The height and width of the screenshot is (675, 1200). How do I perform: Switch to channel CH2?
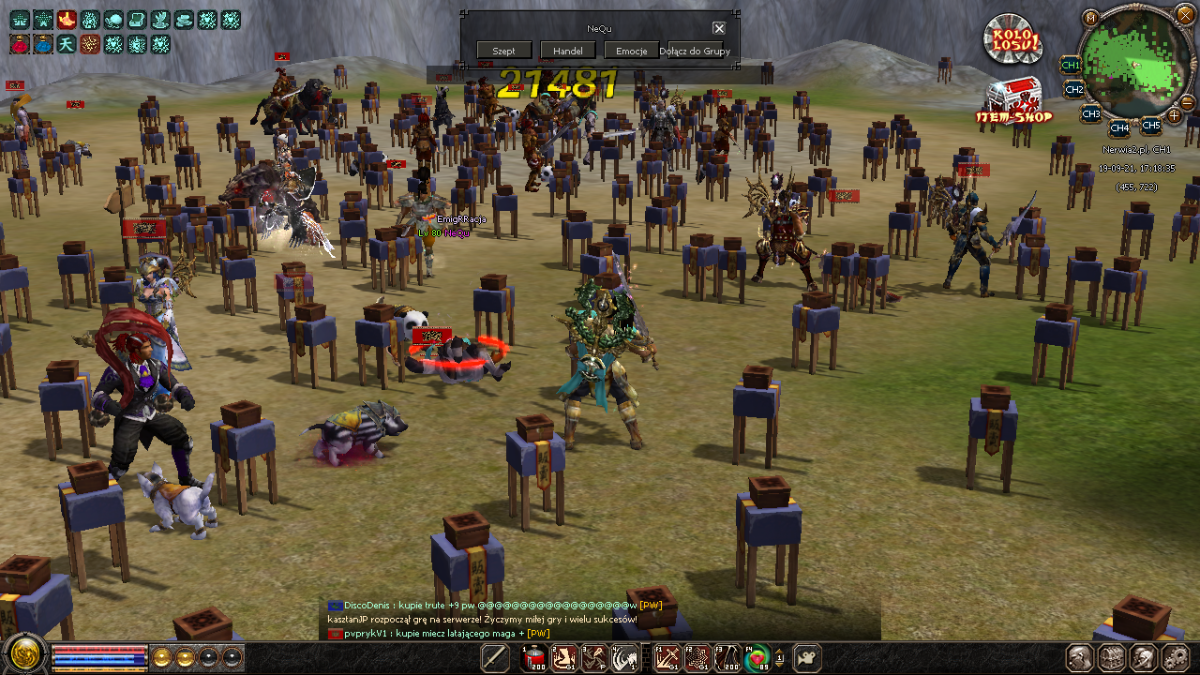click(1074, 90)
